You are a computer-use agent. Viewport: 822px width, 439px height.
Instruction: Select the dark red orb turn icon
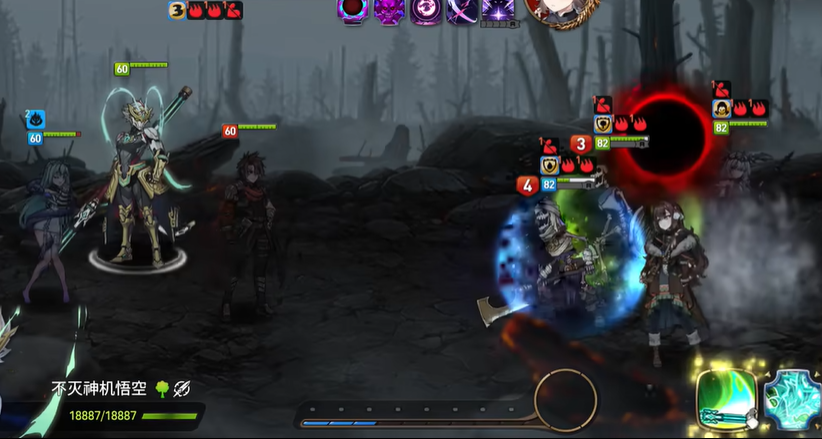click(x=353, y=10)
